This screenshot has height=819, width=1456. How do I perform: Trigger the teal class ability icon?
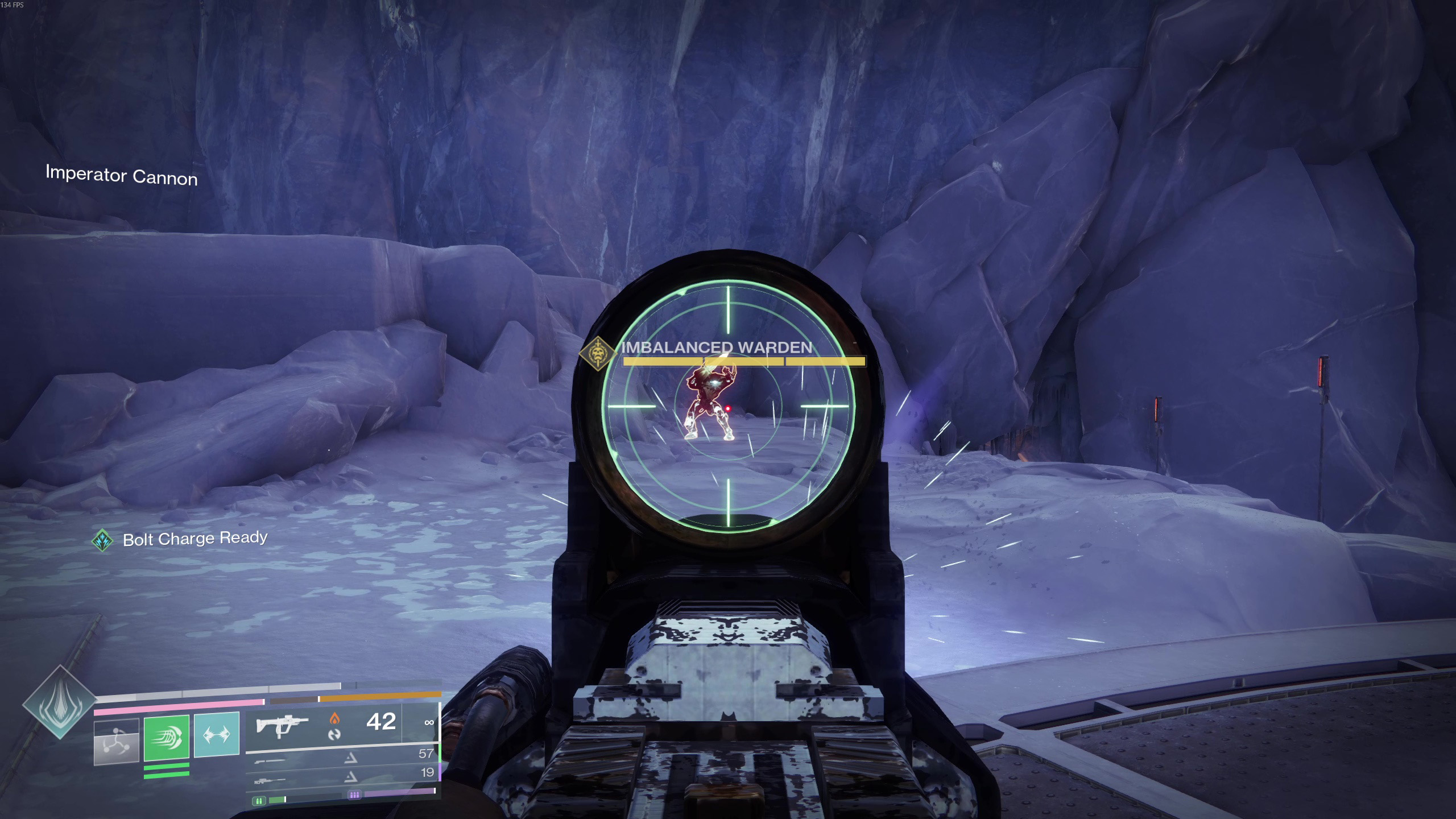pos(217,735)
